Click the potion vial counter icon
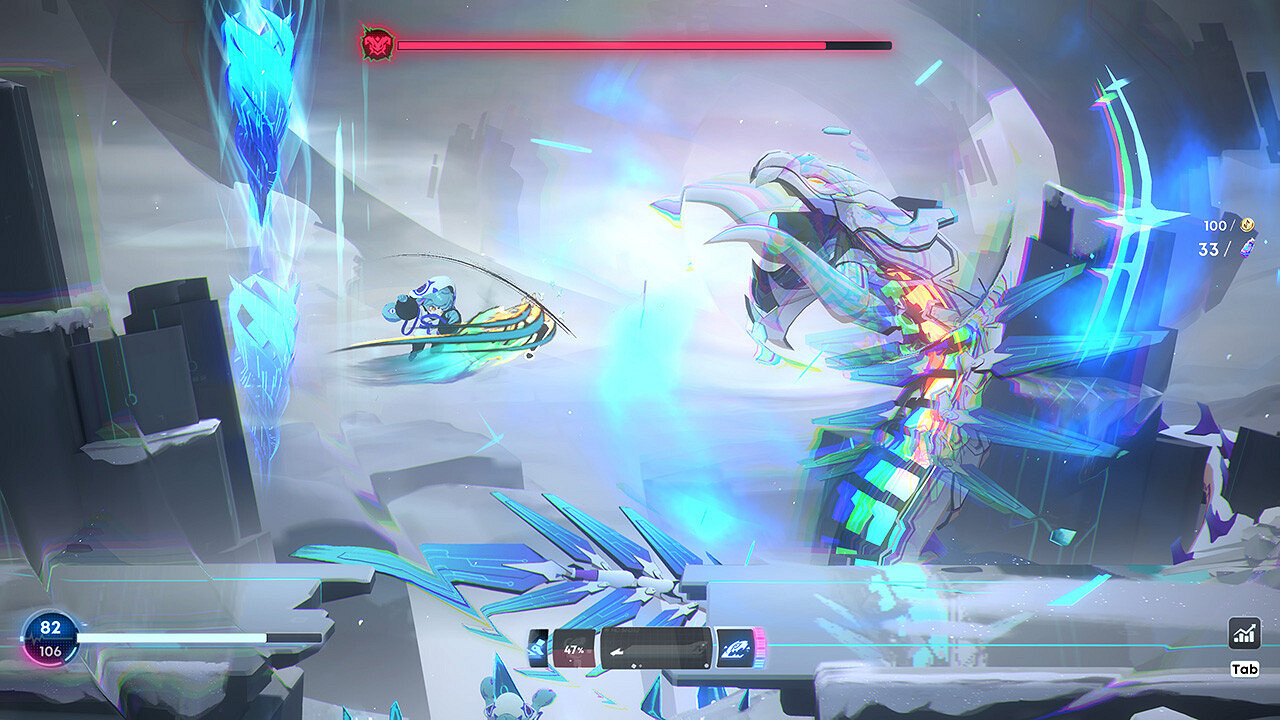Viewport: 1280px width, 720px height. coord(1246,249)
